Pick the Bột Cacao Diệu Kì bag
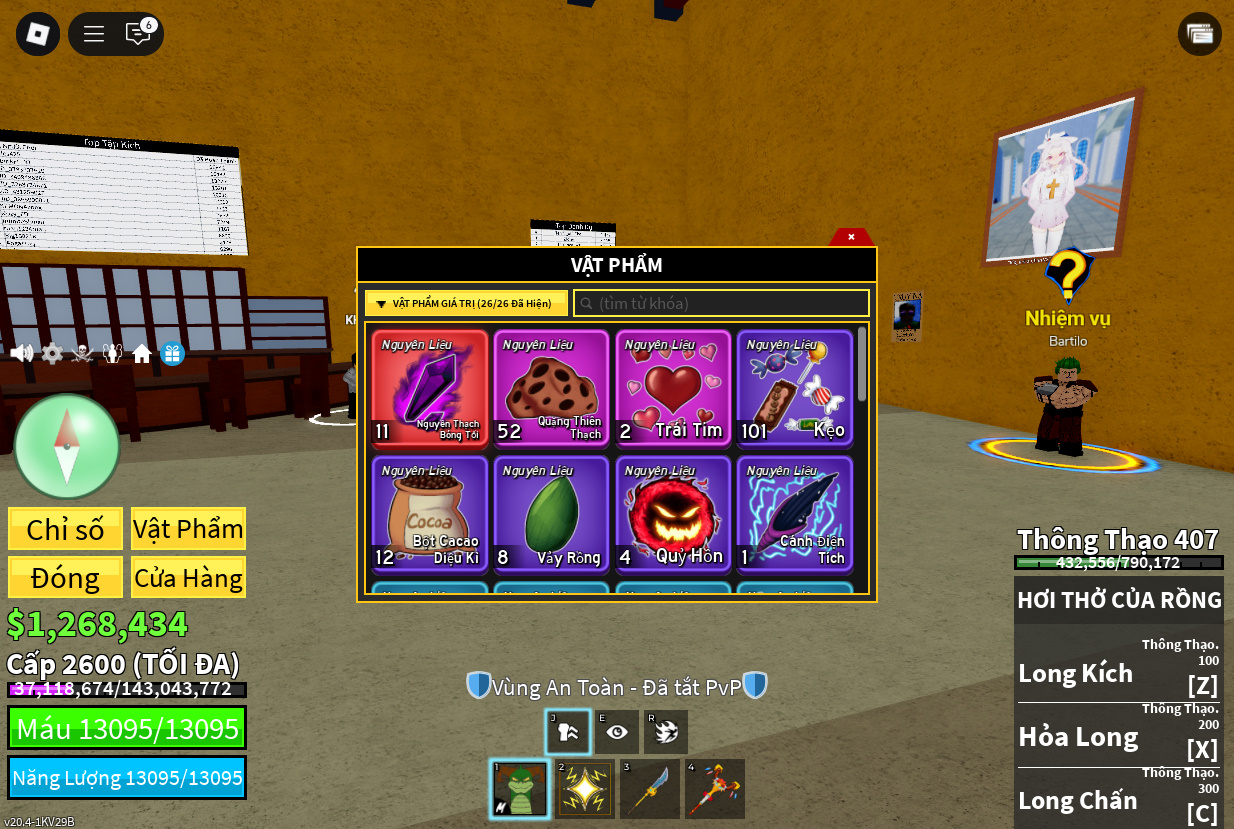The height and width of the screenshot is (829, 1234). point(430,514)
